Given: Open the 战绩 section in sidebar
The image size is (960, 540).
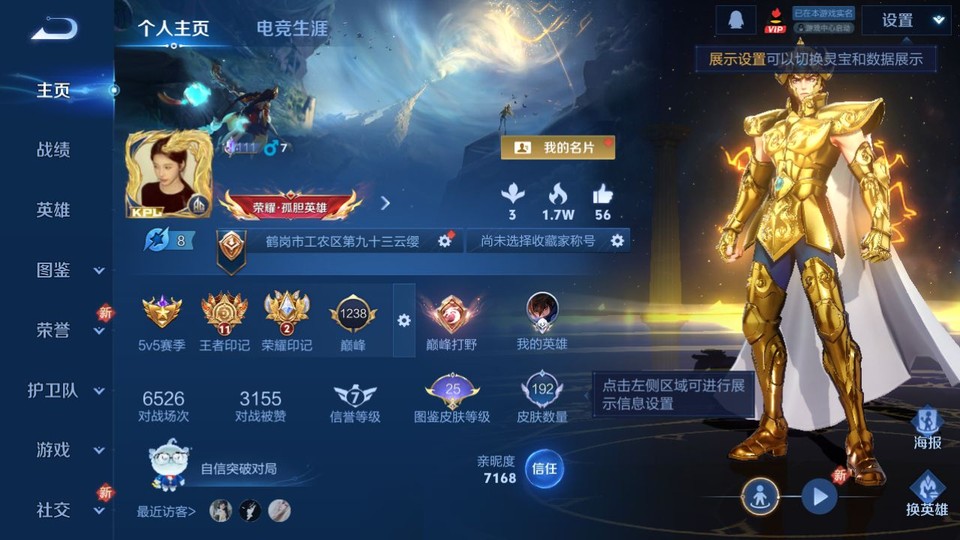Looking at the screenshot, I should click(54, 150).
